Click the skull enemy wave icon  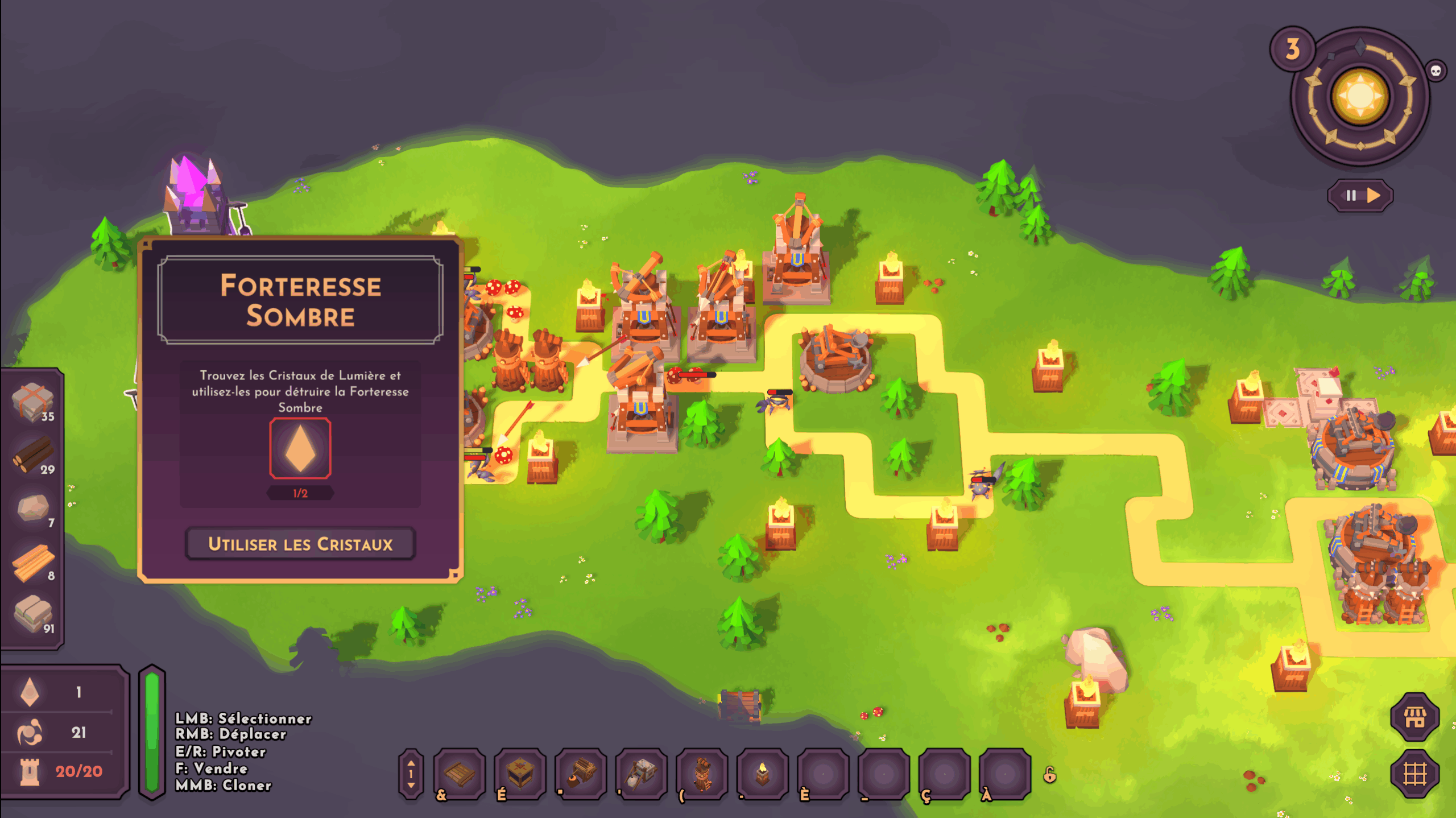(1436, 71)
